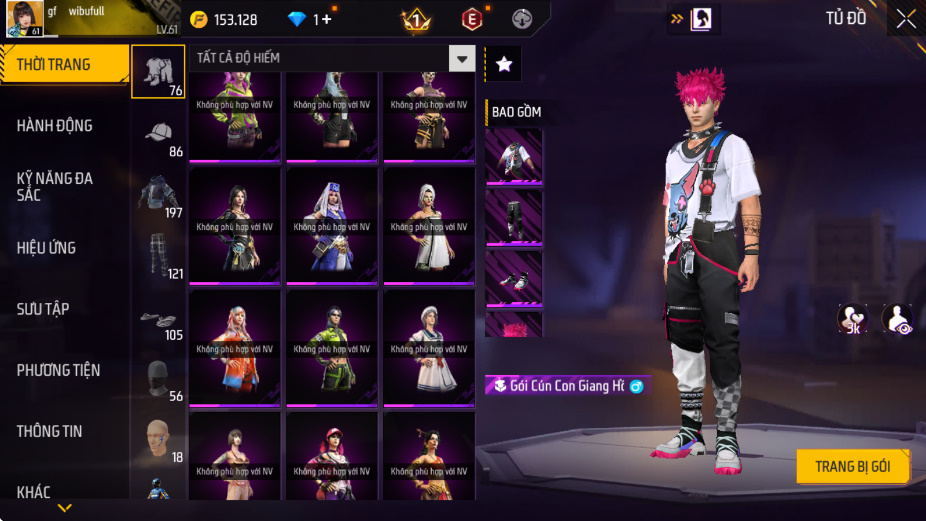Open the PHƯƠNG TIỆN section
The height and width of the screenshot is (521, 926).
coord(58,370)
